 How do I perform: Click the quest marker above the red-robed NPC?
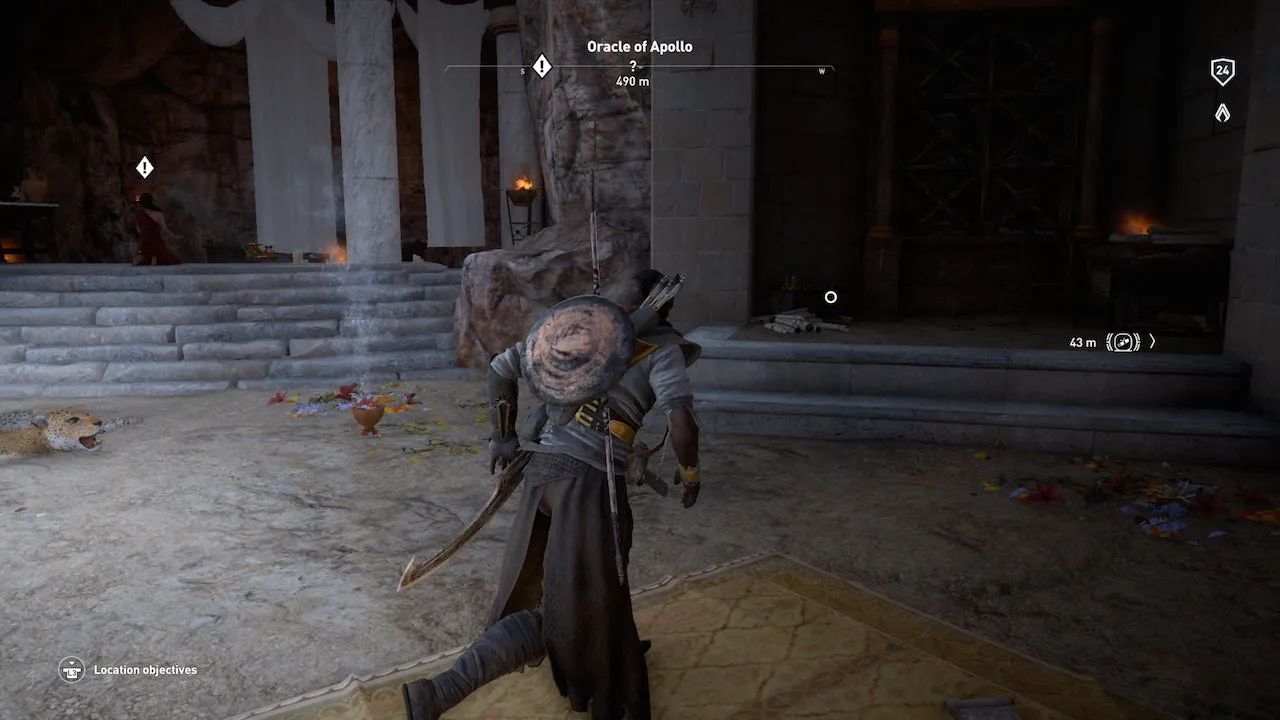click(x=145, y=167)
